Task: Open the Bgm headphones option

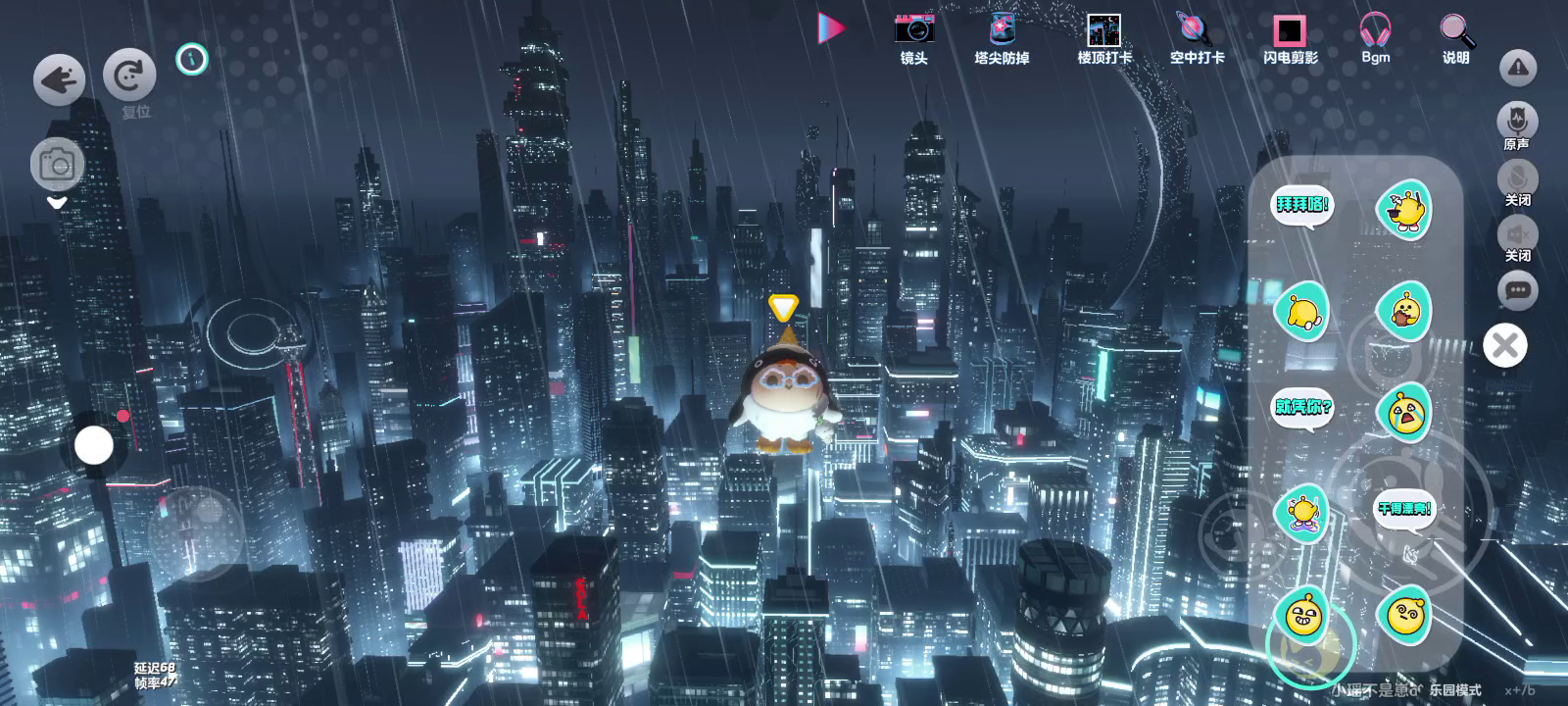Action: click(1375, 37)
